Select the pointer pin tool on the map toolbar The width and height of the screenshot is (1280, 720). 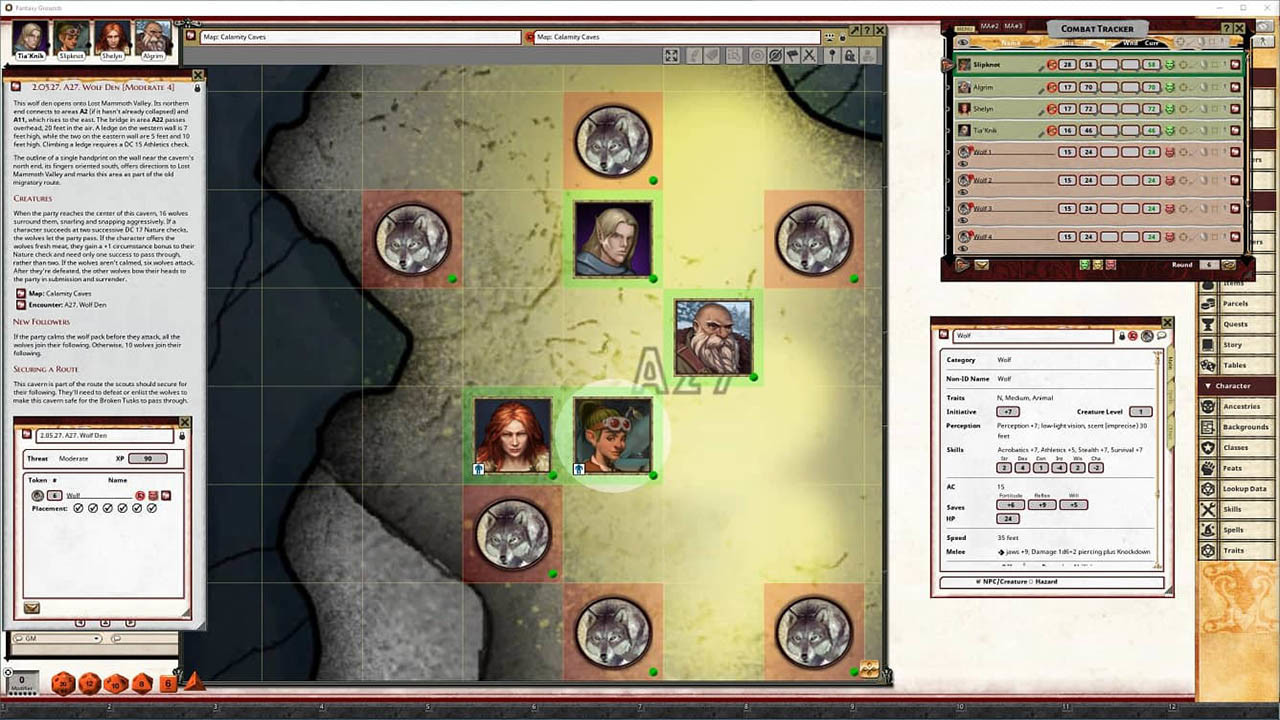click(832, 55)
